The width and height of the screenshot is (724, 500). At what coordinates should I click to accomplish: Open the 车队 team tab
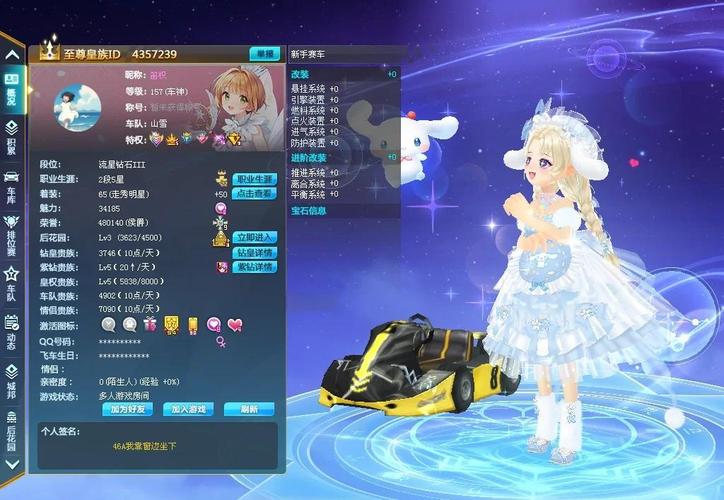11,287
